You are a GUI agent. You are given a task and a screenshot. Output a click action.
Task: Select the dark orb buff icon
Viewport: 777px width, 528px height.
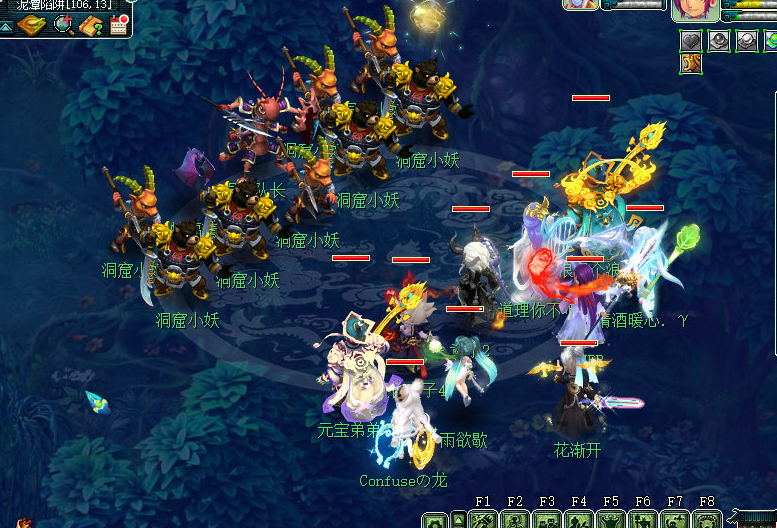coord(719,41)
